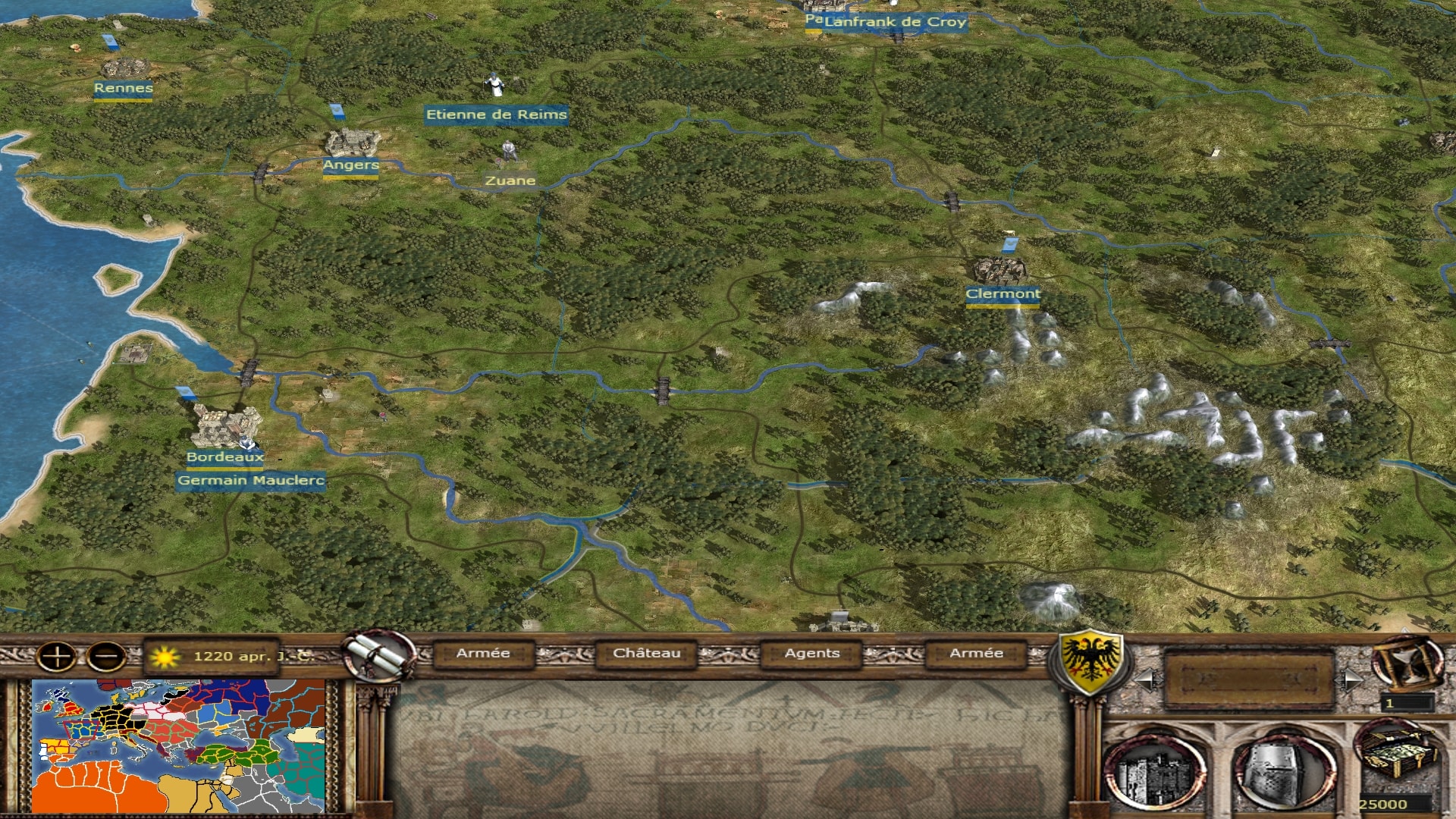Open the finances treasure chest icon

1398,755
